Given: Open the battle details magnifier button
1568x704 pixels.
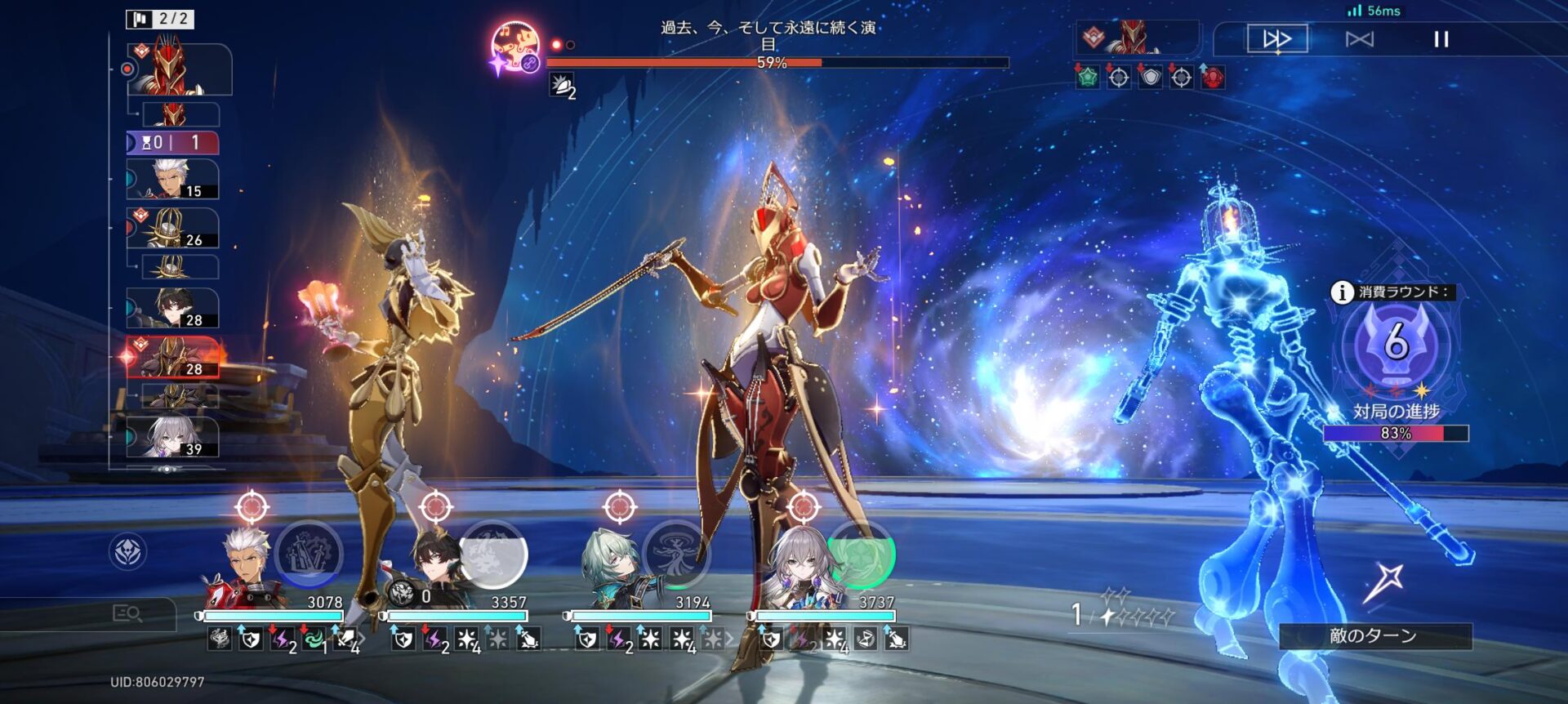Looking at the screenshot, I should (127, 613).
